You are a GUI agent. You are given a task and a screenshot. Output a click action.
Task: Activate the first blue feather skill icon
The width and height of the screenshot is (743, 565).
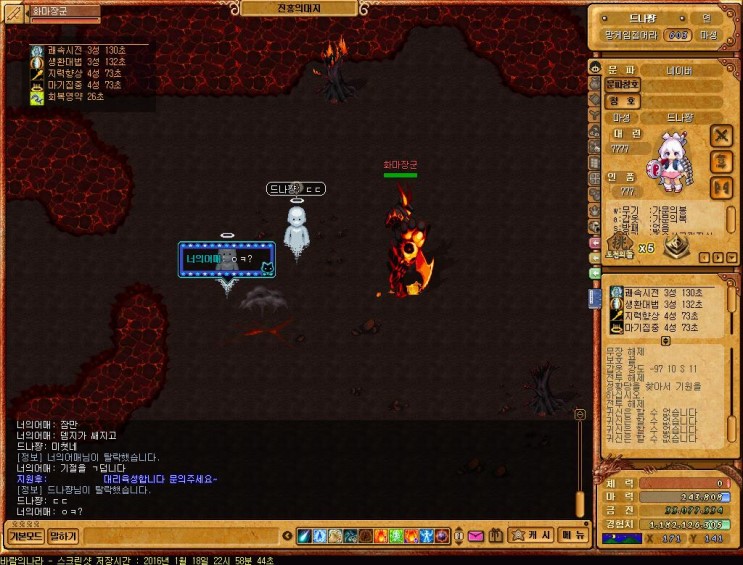coord(304,536)
